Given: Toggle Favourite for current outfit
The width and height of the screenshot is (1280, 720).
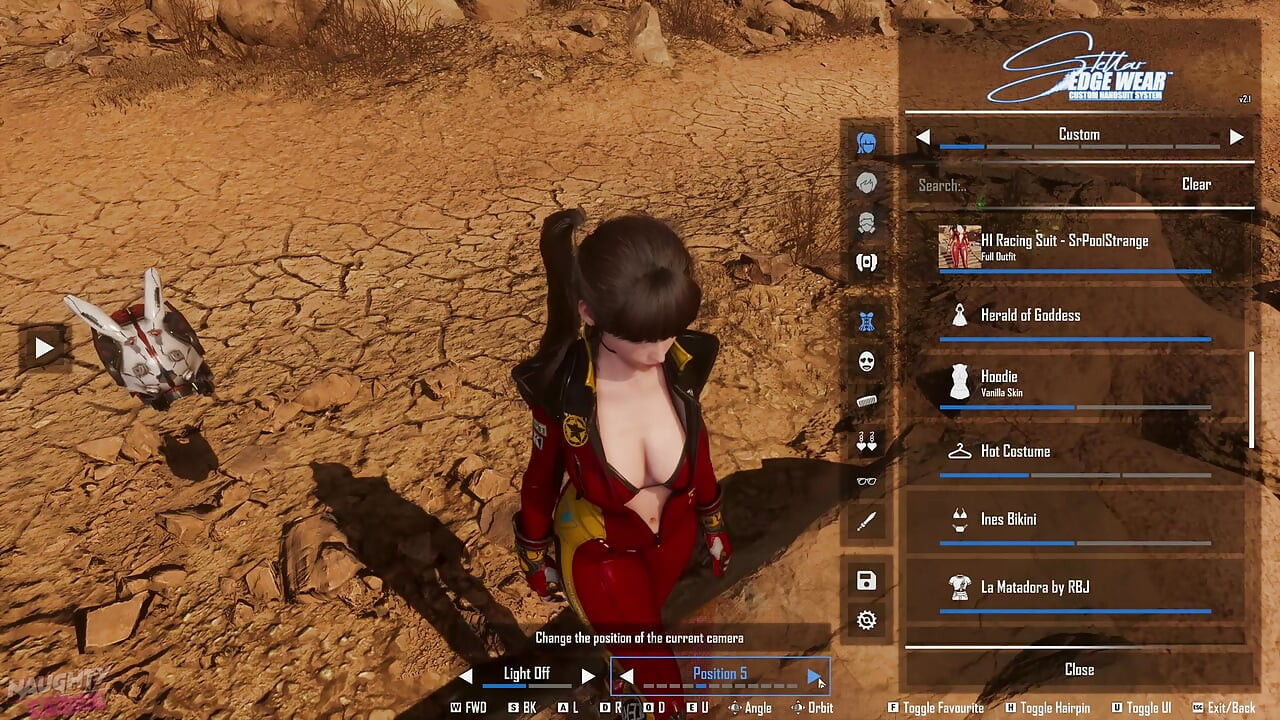Looking at the screenshot, I should pos(934,707).
